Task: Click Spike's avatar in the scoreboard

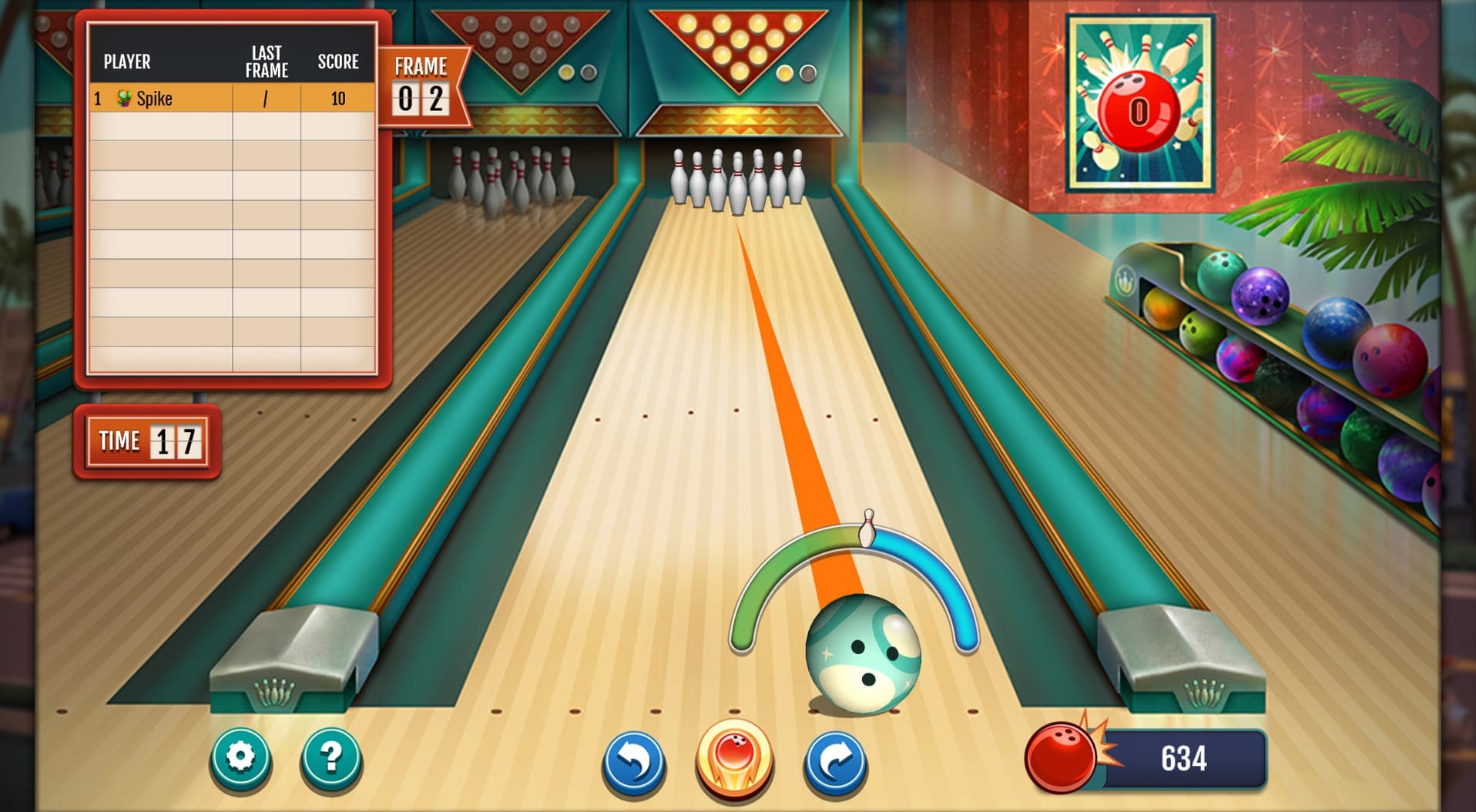Action: coord(123,98)
